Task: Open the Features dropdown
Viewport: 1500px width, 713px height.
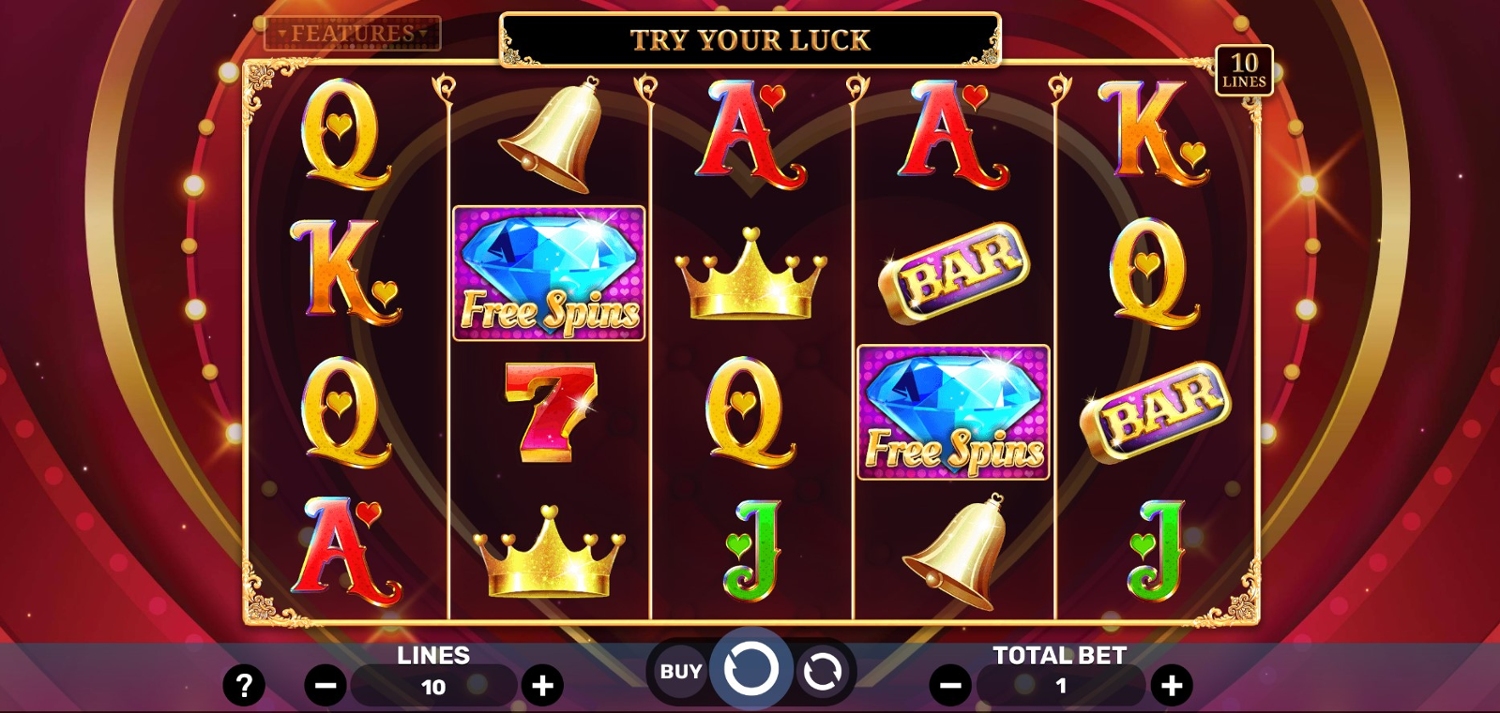Action: tap(352, 33)
